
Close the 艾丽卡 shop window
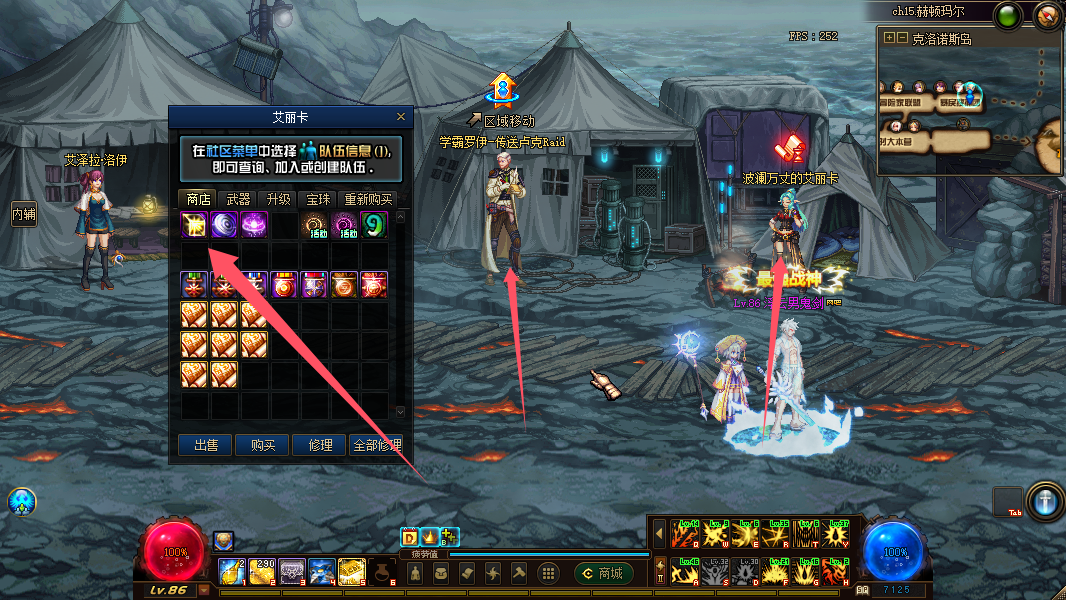[401, 116]
